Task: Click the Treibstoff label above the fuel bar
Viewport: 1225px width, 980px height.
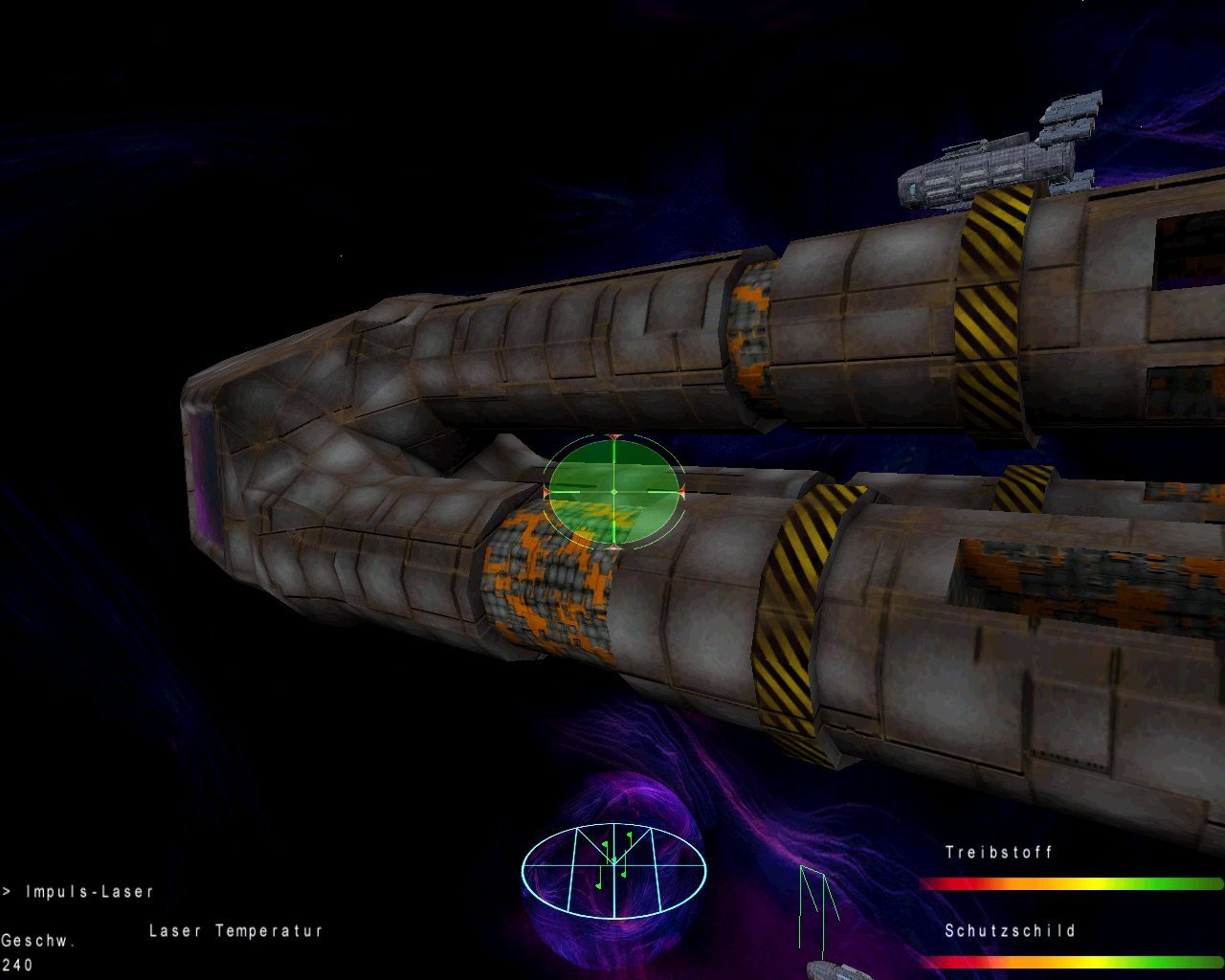Action: pyautogui.click(x=998, y=853)
